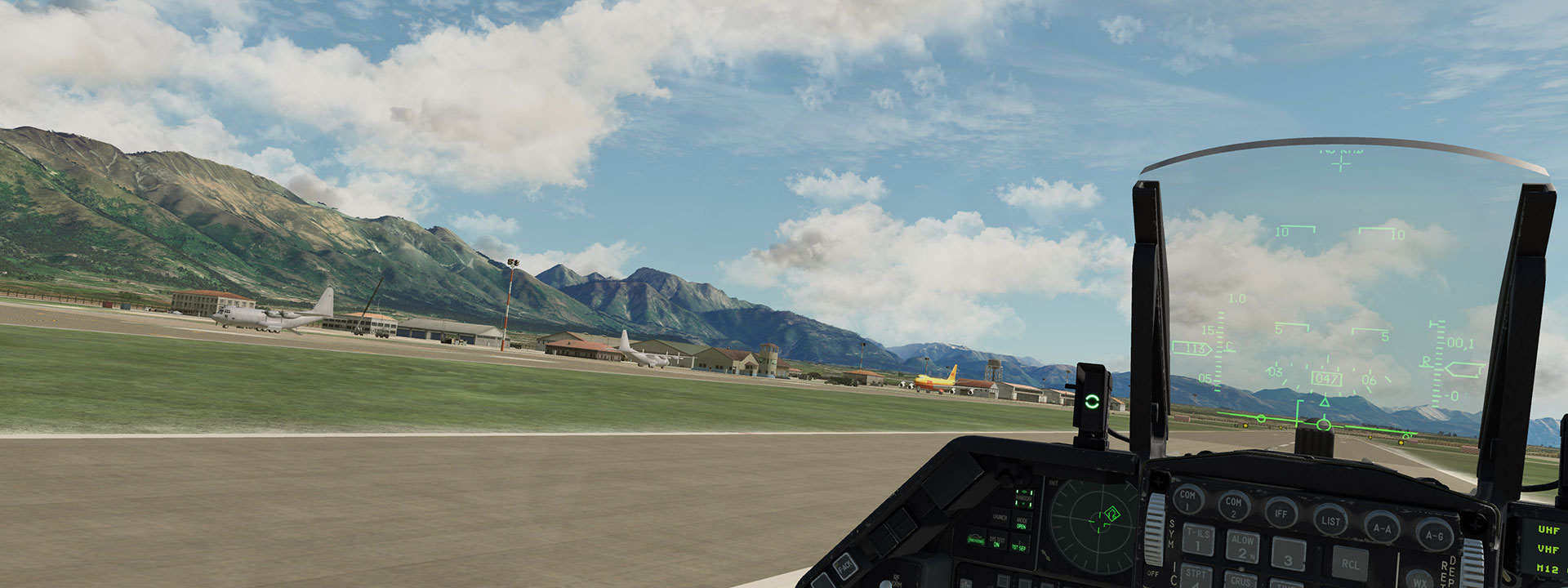This screenshot has height=588, width=1568.
Task: Click the SYS TEST ON button
Action: pos(997,541)
